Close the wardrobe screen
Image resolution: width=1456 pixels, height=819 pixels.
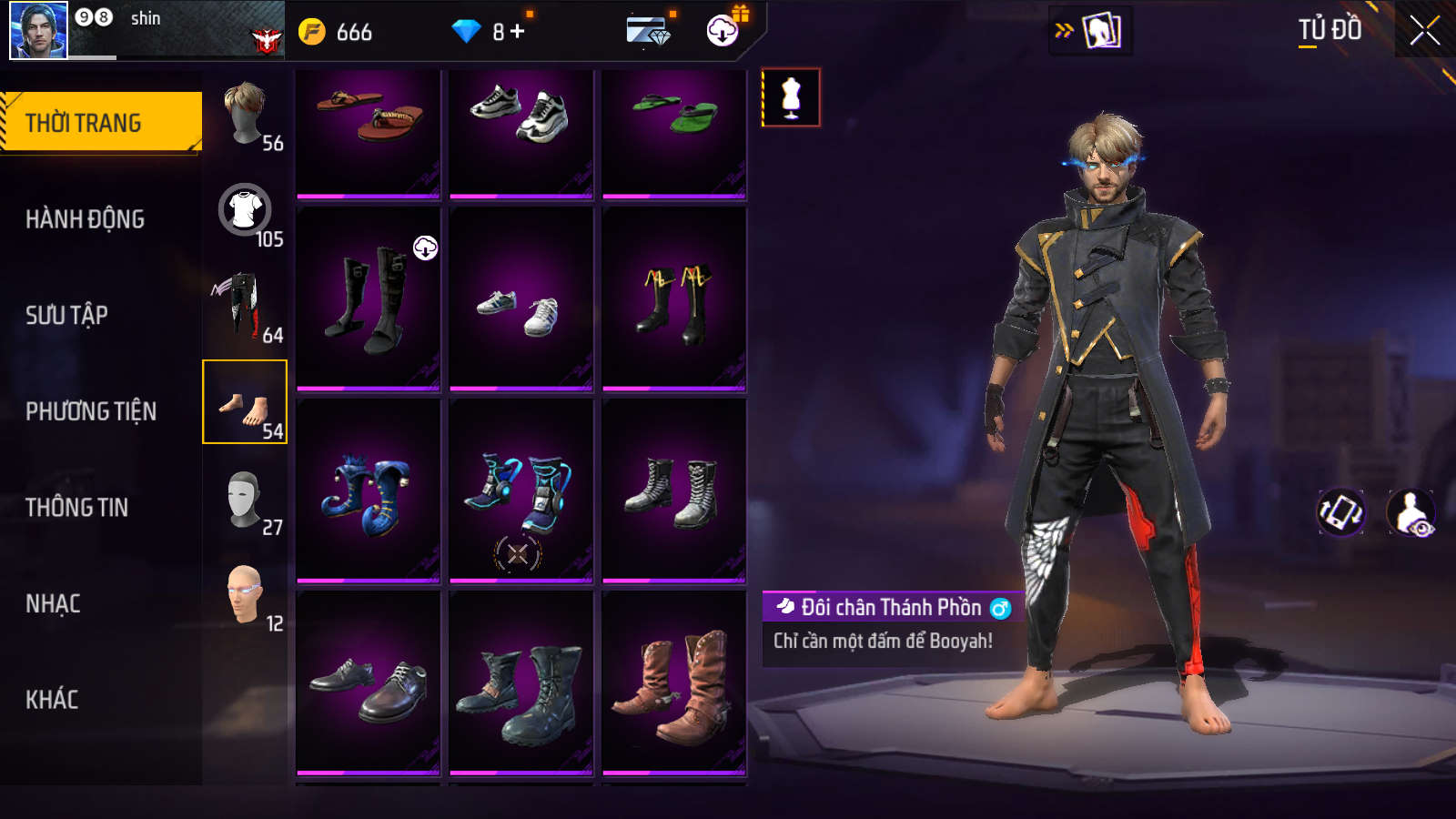pyautogui.click(x=1424, y=31)
